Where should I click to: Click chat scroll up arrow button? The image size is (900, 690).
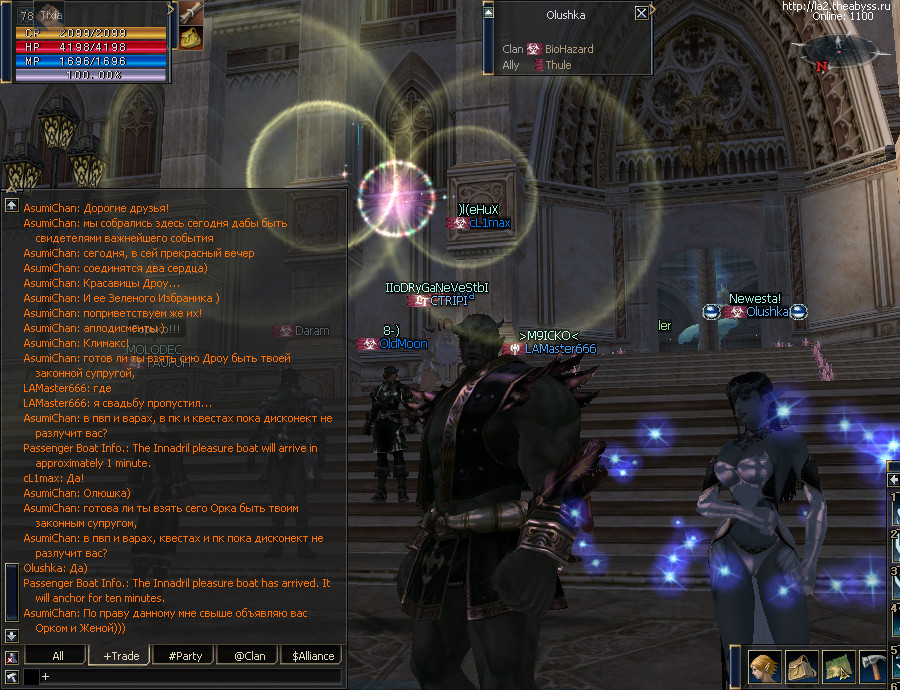coord(11,204)
